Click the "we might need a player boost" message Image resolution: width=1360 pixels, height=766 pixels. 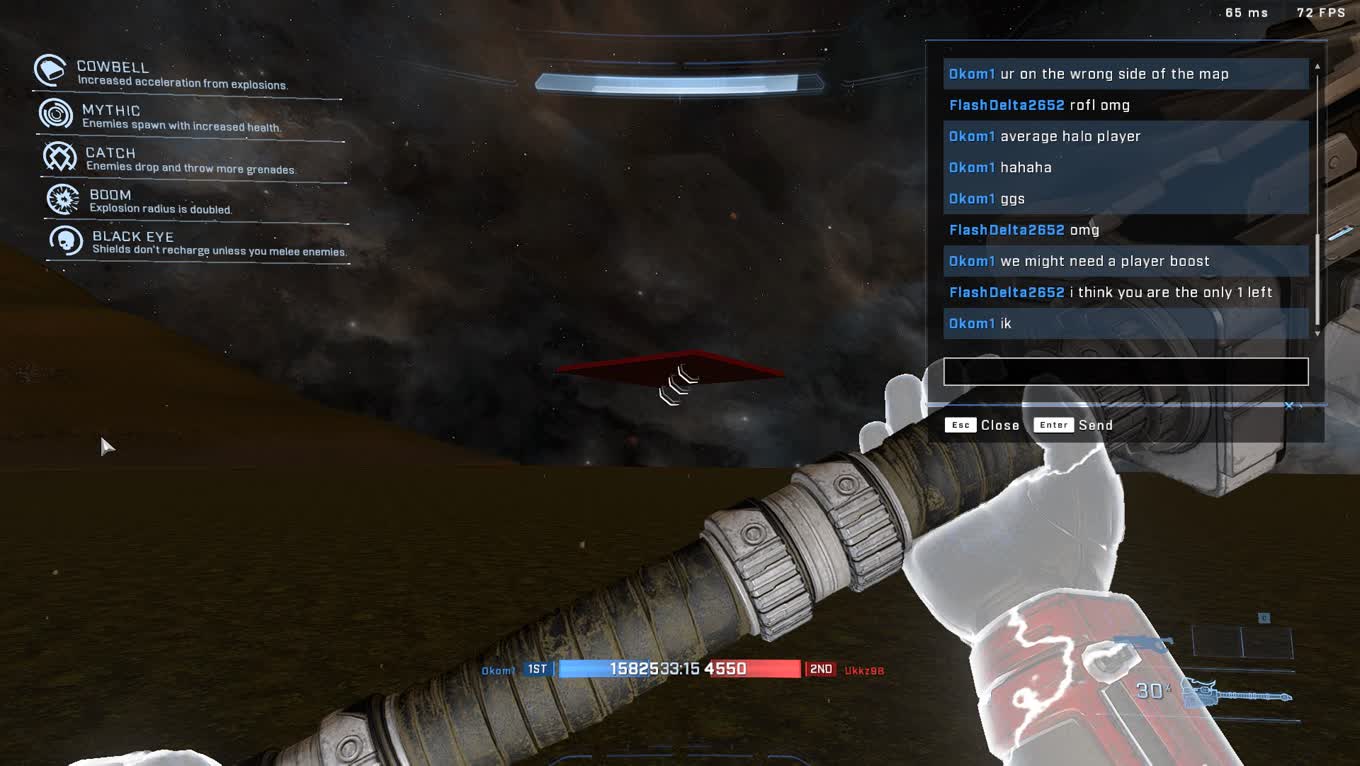(1125, 261)
